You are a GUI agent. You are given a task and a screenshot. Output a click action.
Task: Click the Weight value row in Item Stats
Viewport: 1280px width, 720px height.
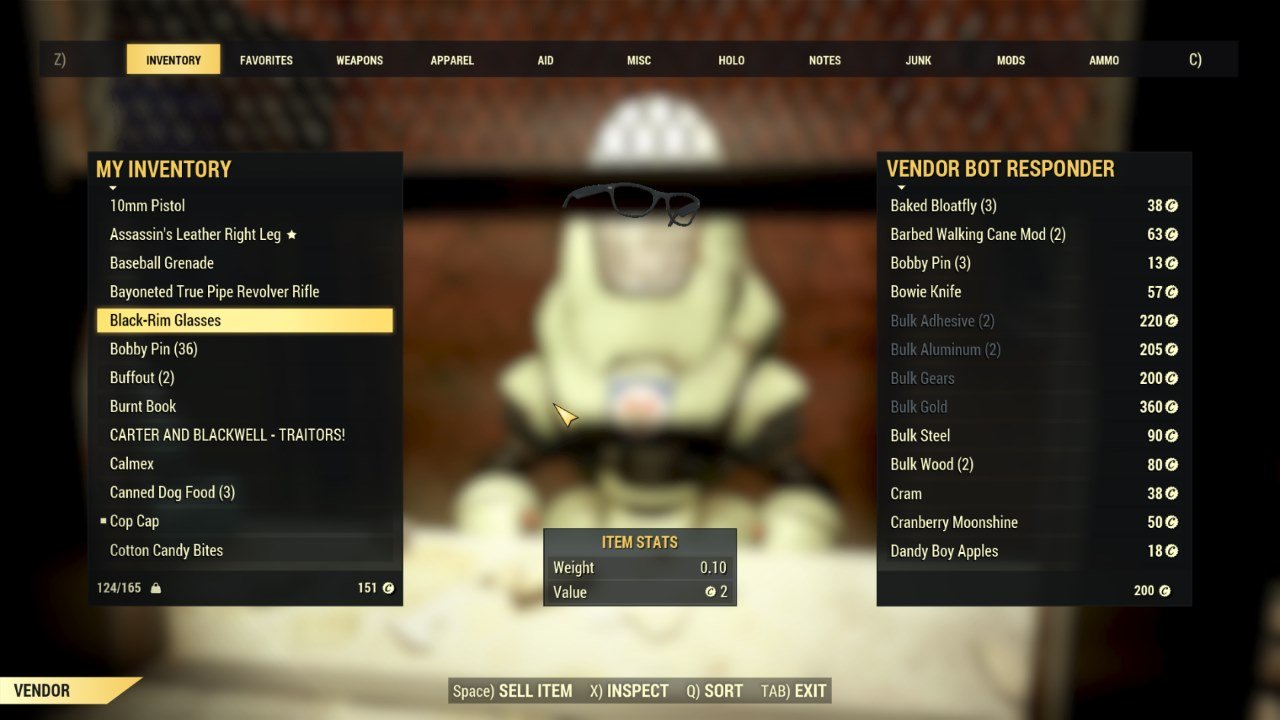point(640,567)
